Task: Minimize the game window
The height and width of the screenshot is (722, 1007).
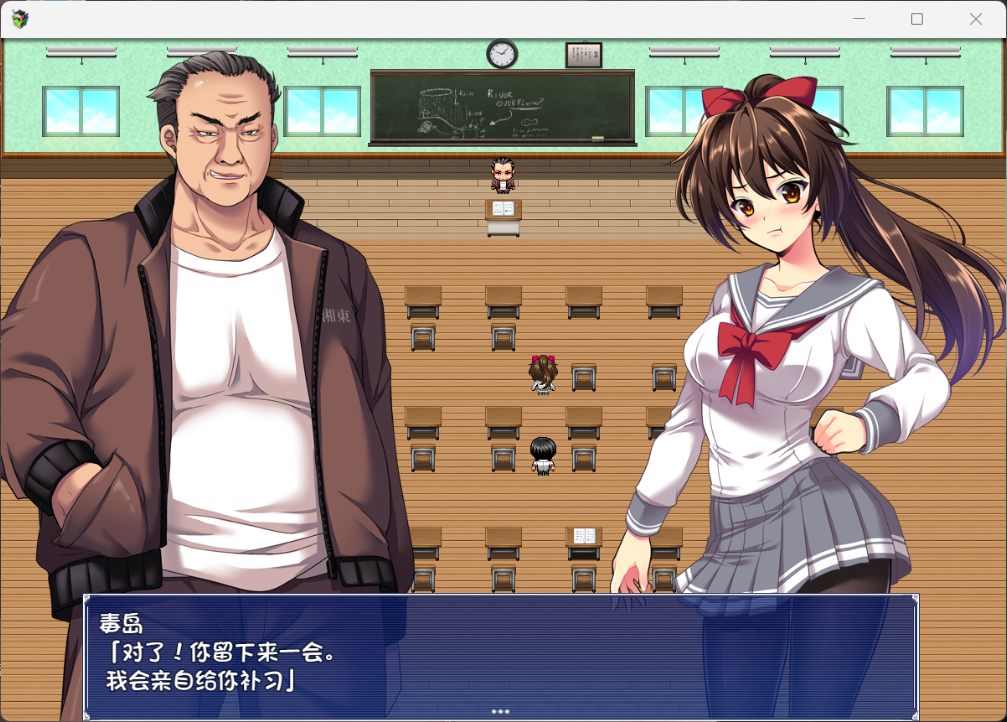Action: coord(858,19)
